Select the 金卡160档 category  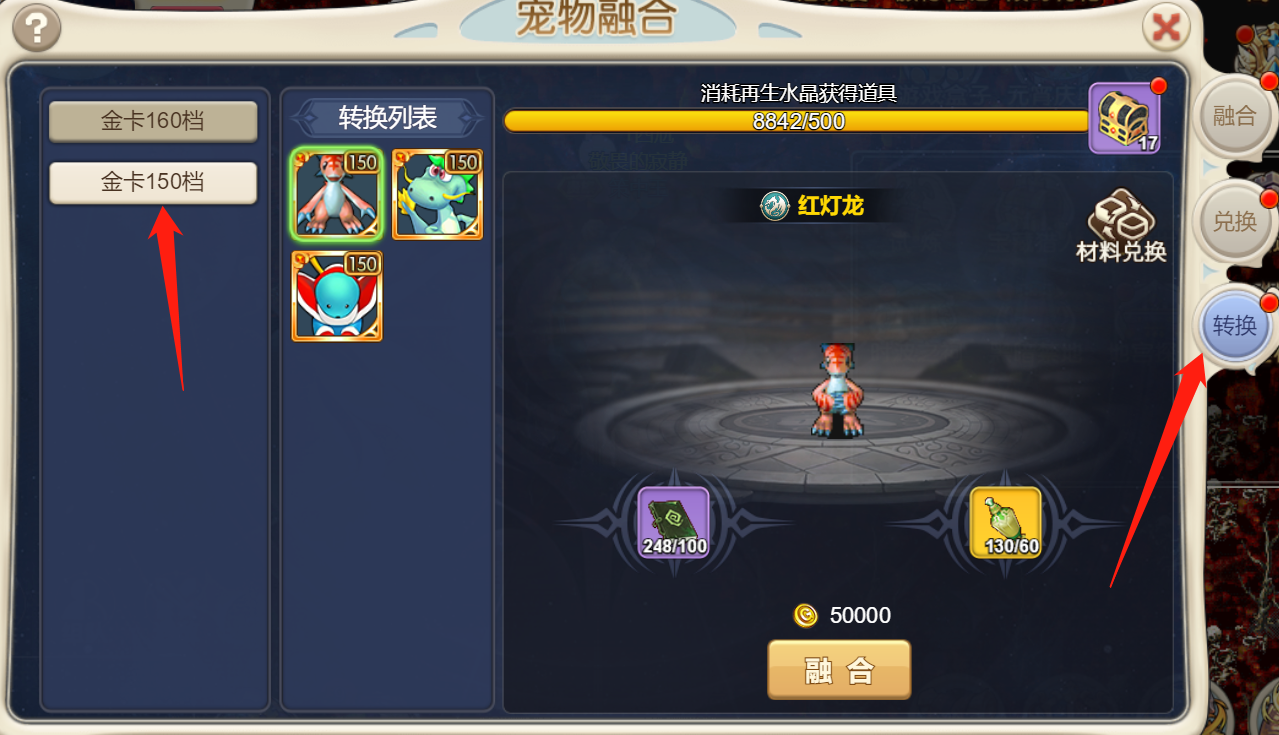point(153,121)
